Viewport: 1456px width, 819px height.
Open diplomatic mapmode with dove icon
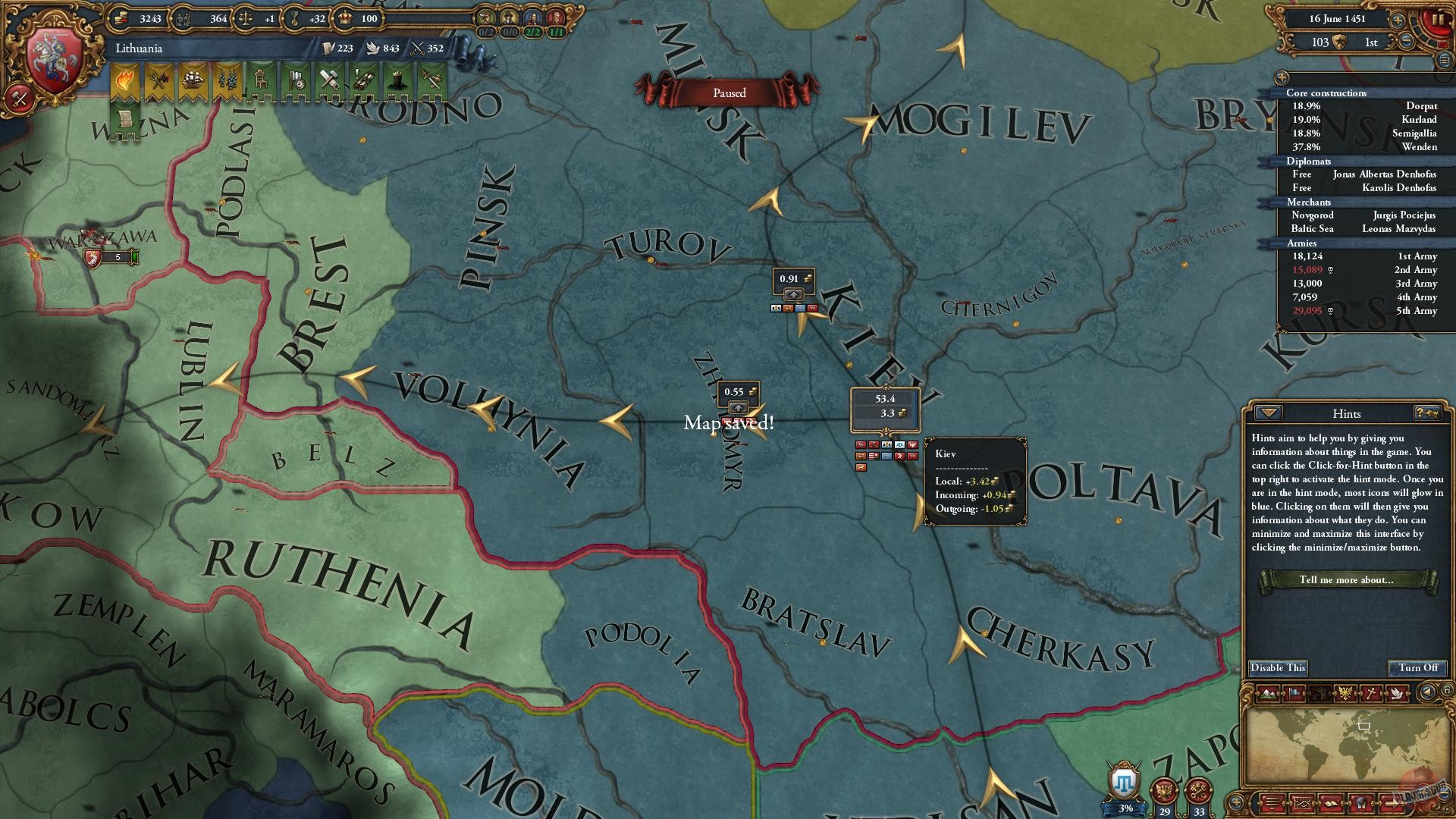(x=1398, y=692)
